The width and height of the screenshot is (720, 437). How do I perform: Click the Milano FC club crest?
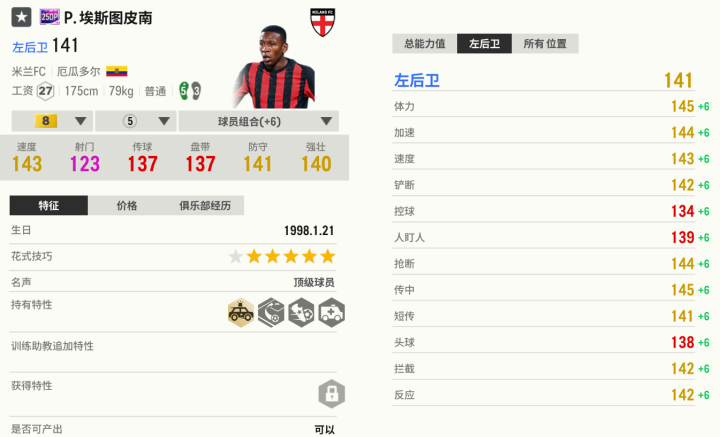pos(323,24)
